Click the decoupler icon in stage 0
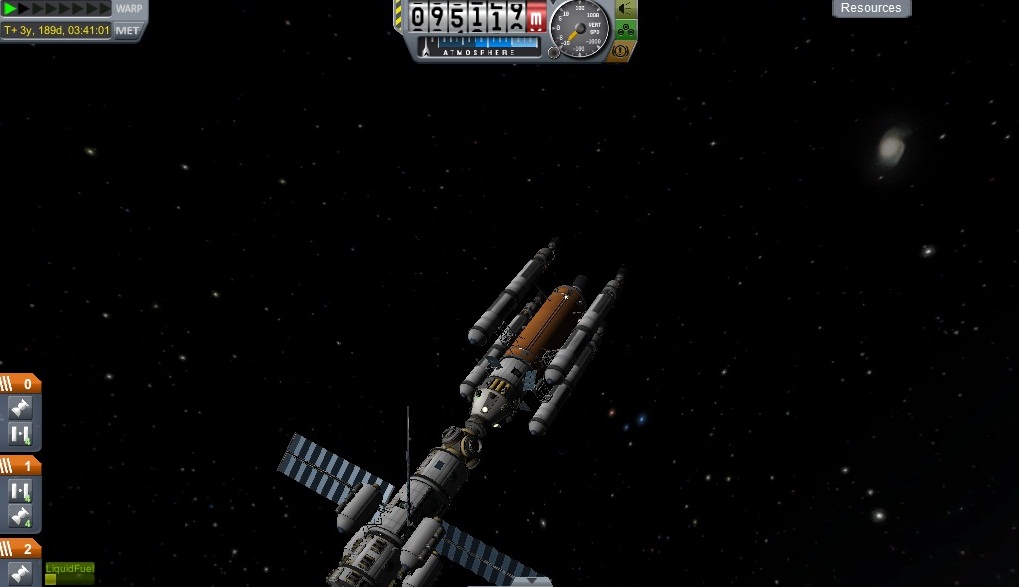Image resolution: width=1019 pixels, height=587 pixels. coord(21,434)
